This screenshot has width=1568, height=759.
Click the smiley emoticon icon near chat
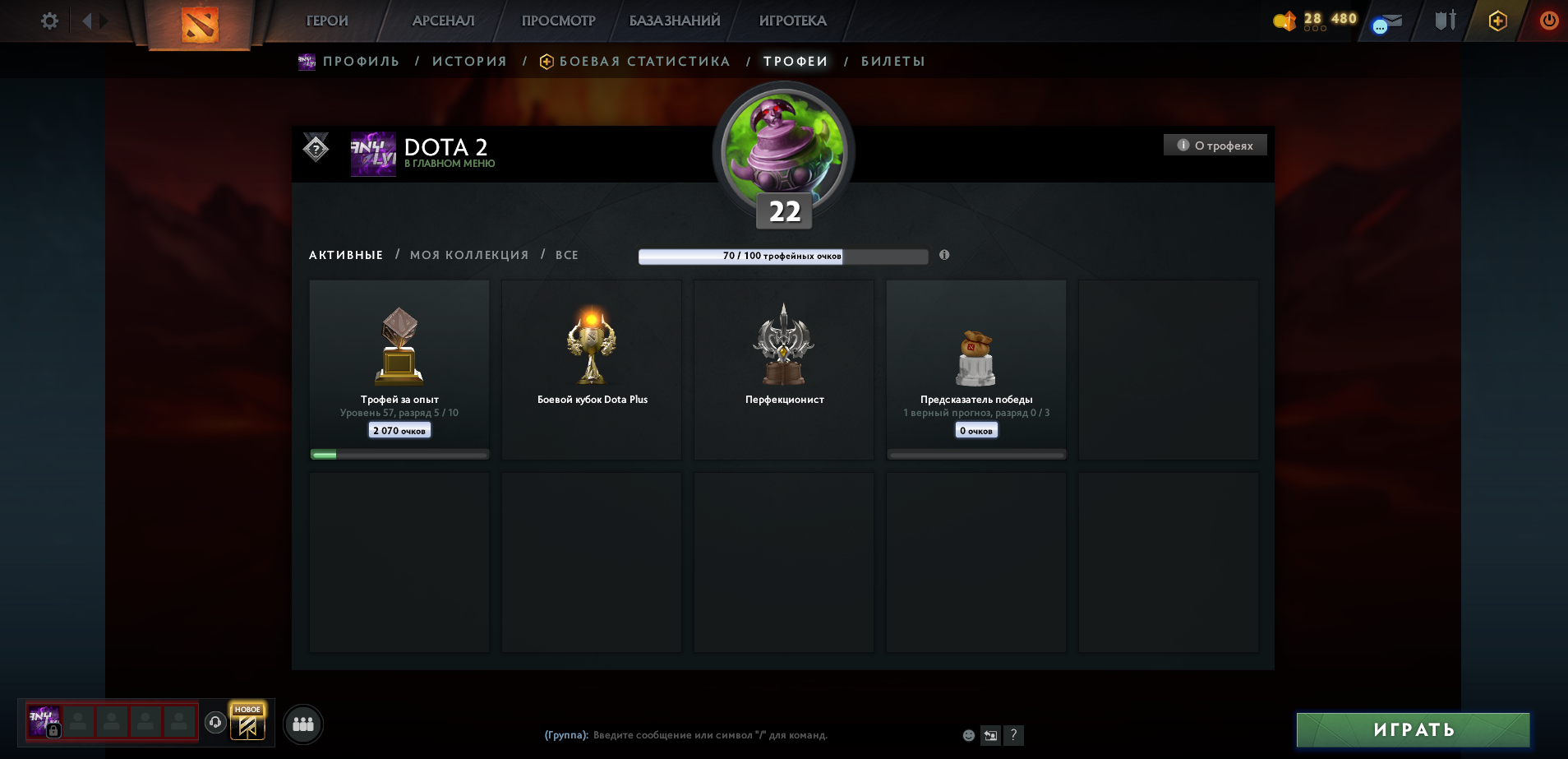tap(968, 735)
